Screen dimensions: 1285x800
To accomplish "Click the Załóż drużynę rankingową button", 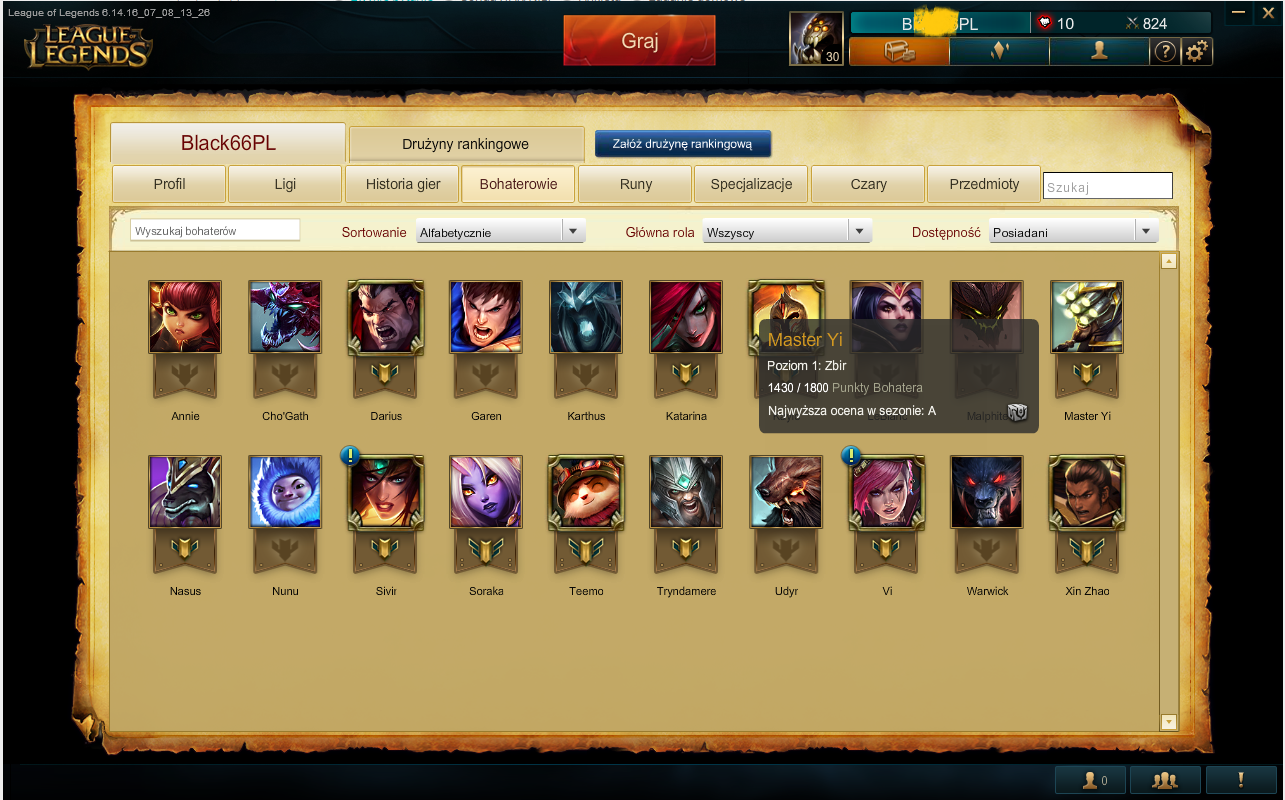I will click(x=682, y=144).
